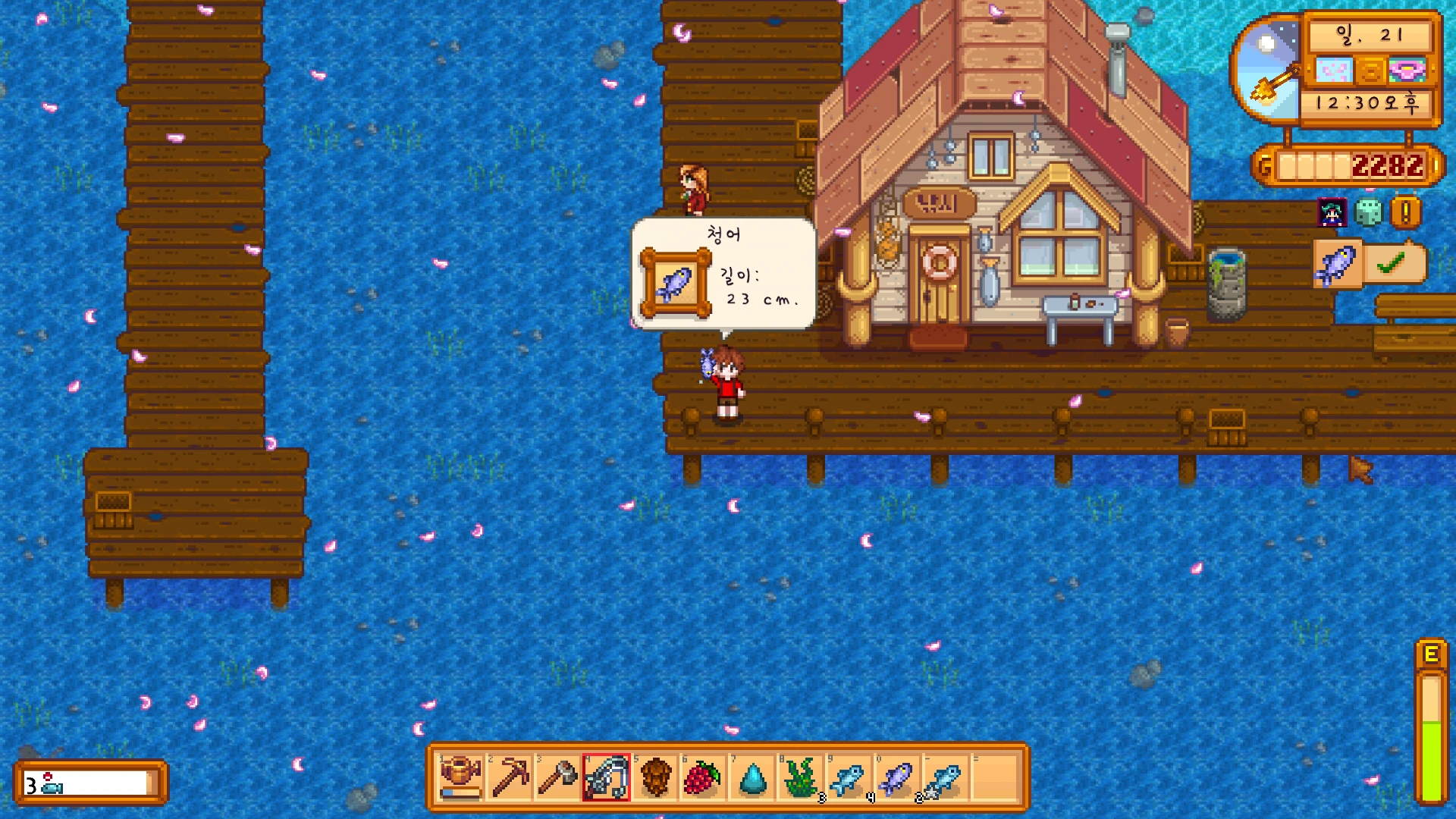The width and height of the screenshot is (1456, 819).
Task: Click the green-haired character portrait icon
Action: 1332,213
